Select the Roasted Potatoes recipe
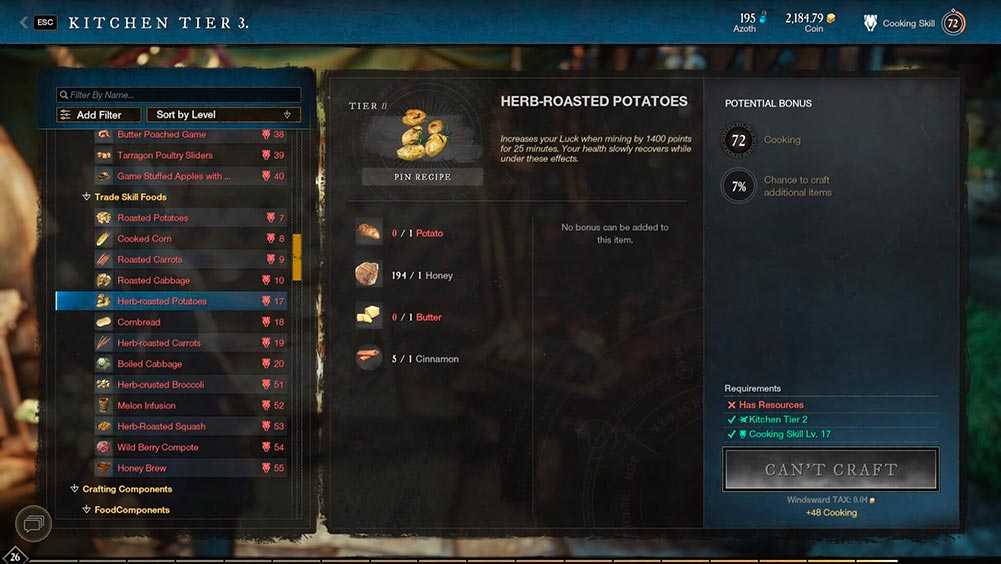 tap(152, 218)
